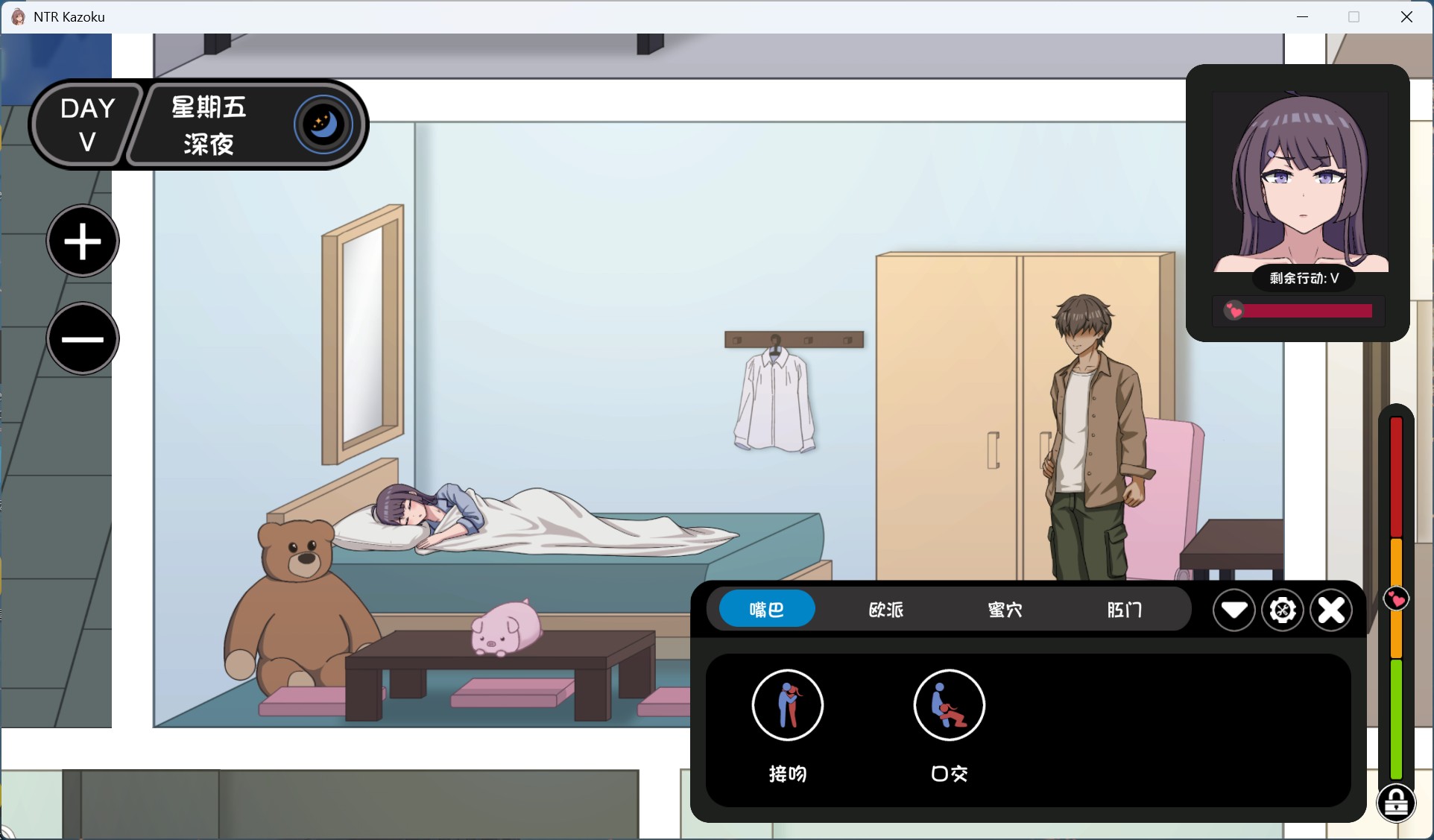
Task: Click the plus zoom-in button
Action: (83, 241)
